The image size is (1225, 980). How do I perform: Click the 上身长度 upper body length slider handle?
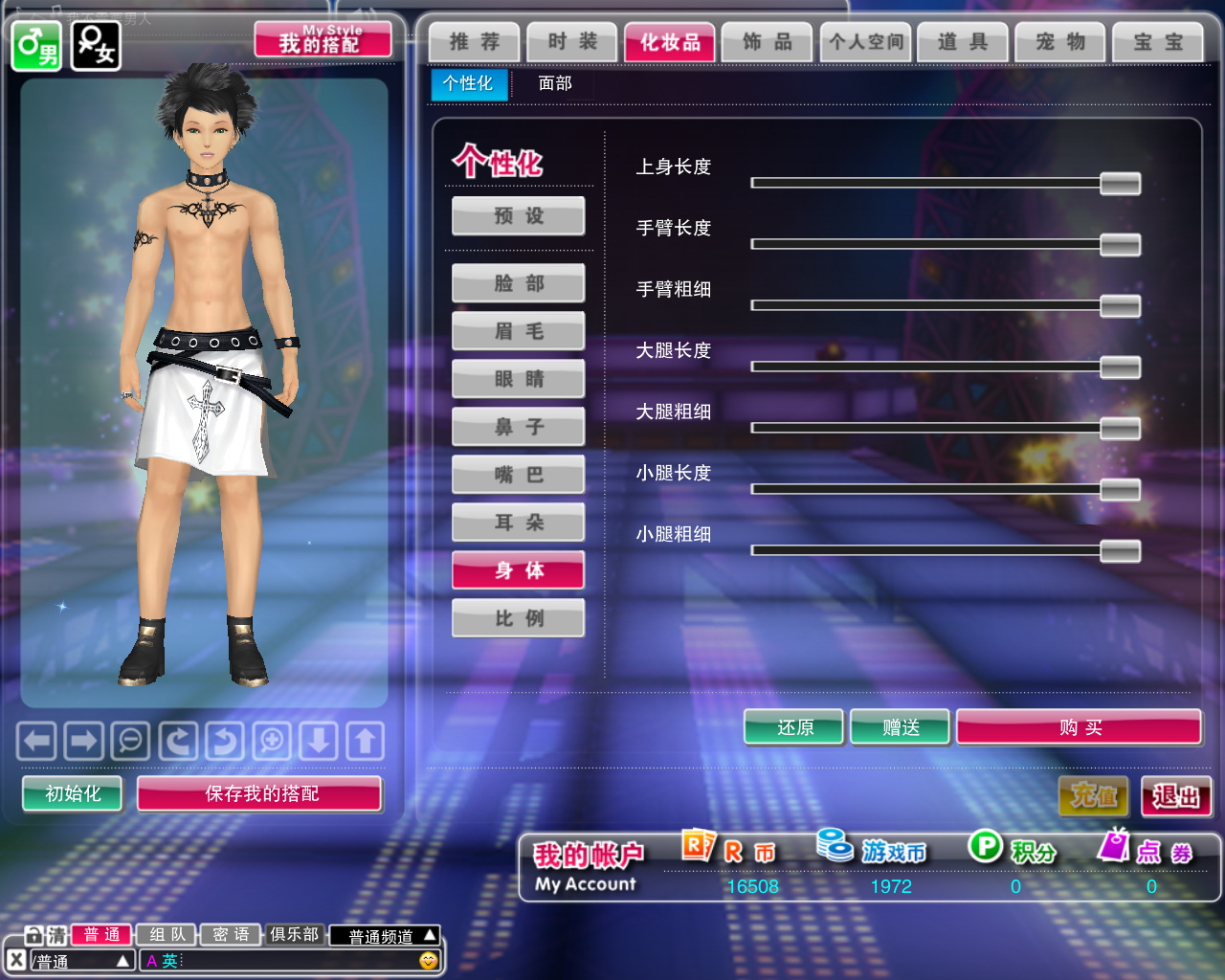tap(1120, 183)
